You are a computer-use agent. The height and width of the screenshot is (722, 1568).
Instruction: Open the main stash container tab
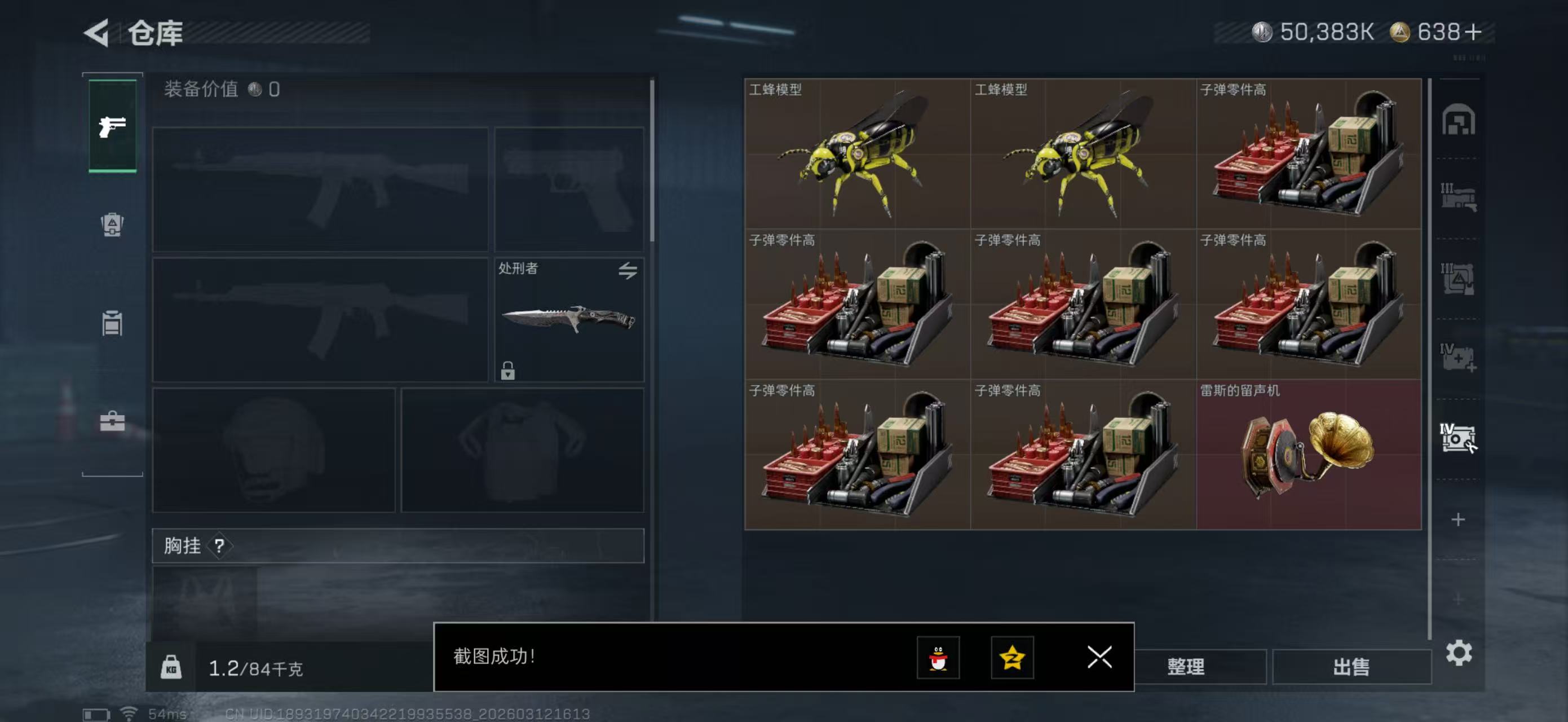pyautogui.click(x=1458, y=120)
